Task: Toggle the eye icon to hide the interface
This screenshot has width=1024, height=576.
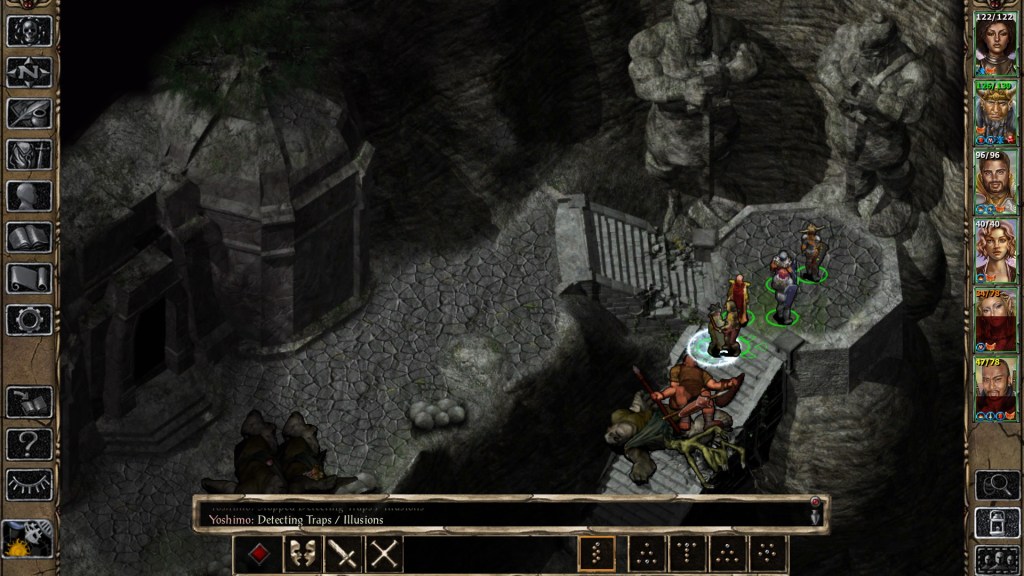Action: coord(29,484)
